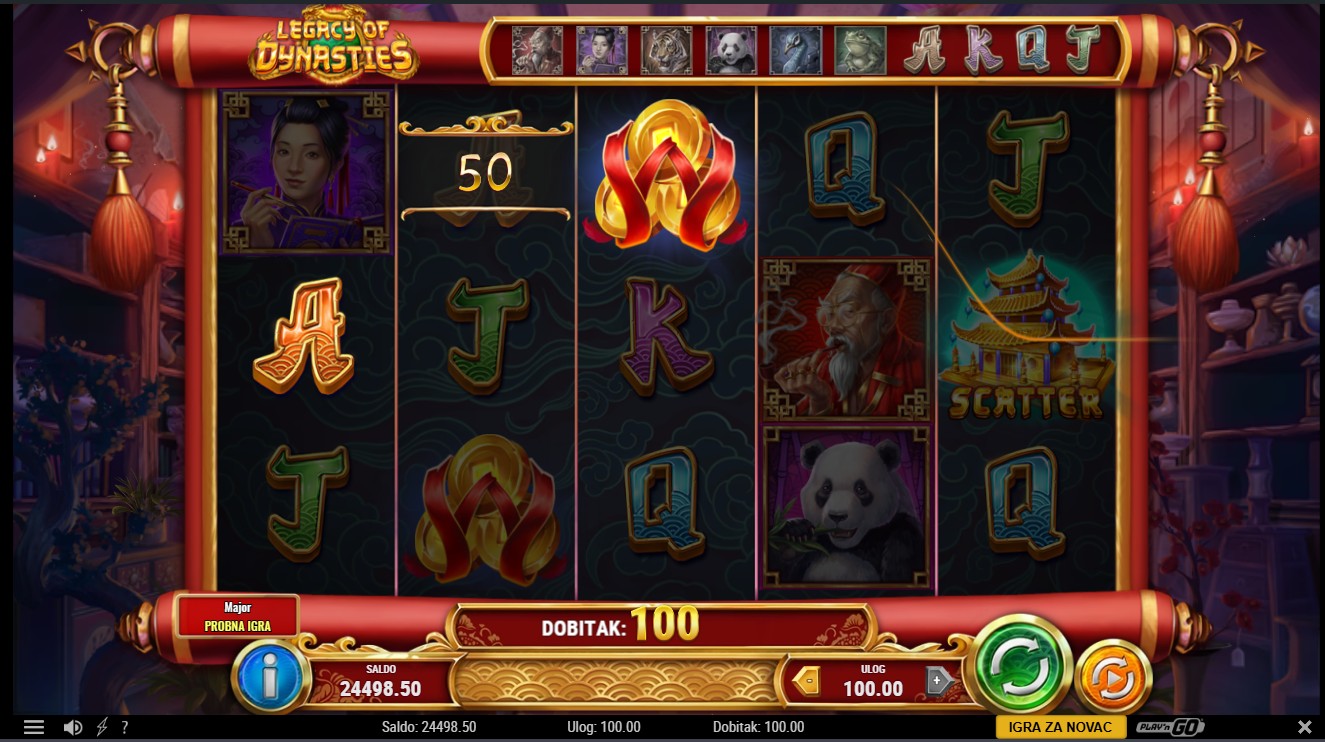Screen dimensions: 1325x742
Task: Click the Play'n GO logo
Action: 1171,727
